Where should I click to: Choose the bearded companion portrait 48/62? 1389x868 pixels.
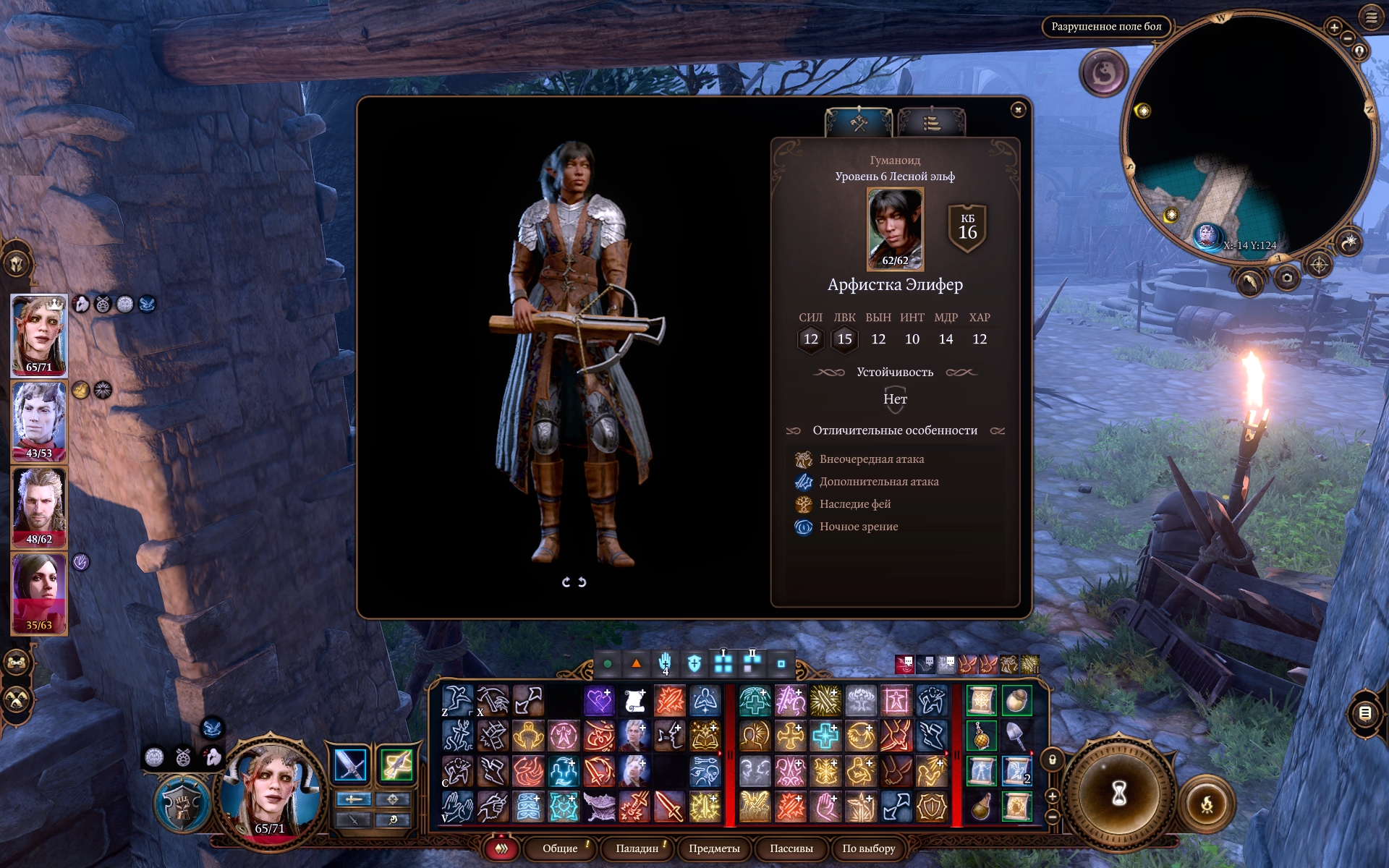point(39,507)
